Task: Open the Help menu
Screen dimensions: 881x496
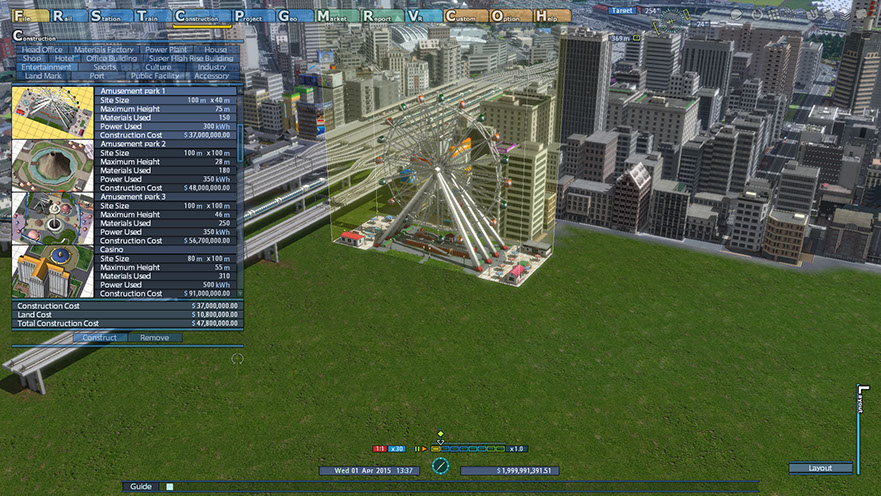Action: click(x=553, y=16)
